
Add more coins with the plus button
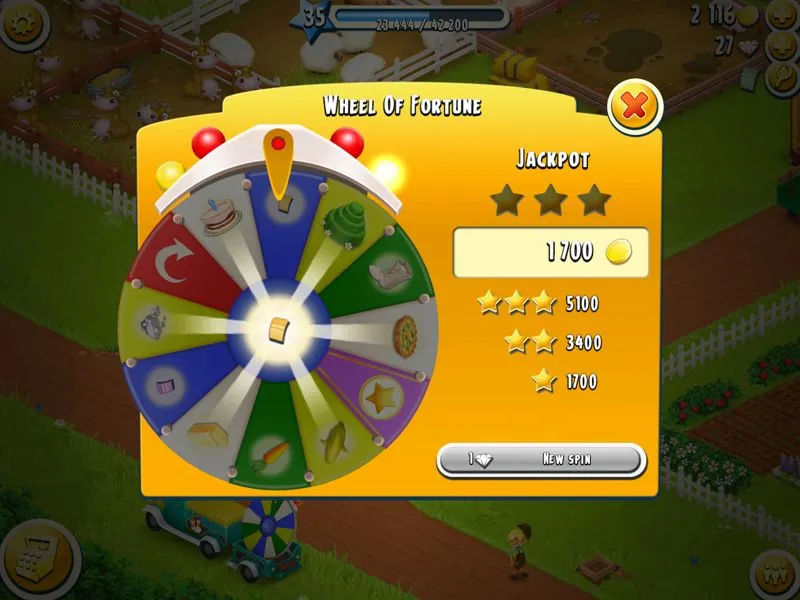pyautogui.click(x=780, y=15)
